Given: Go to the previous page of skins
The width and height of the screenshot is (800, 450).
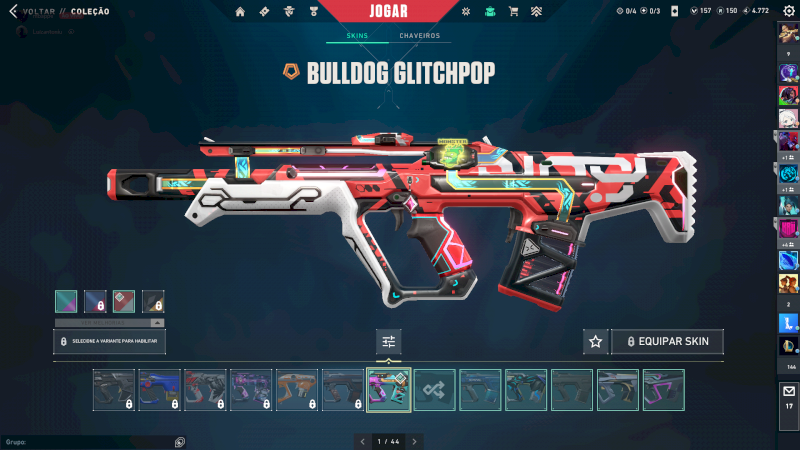Looking at the screenshot, I should pyautogui.click(x=363, y=441).
